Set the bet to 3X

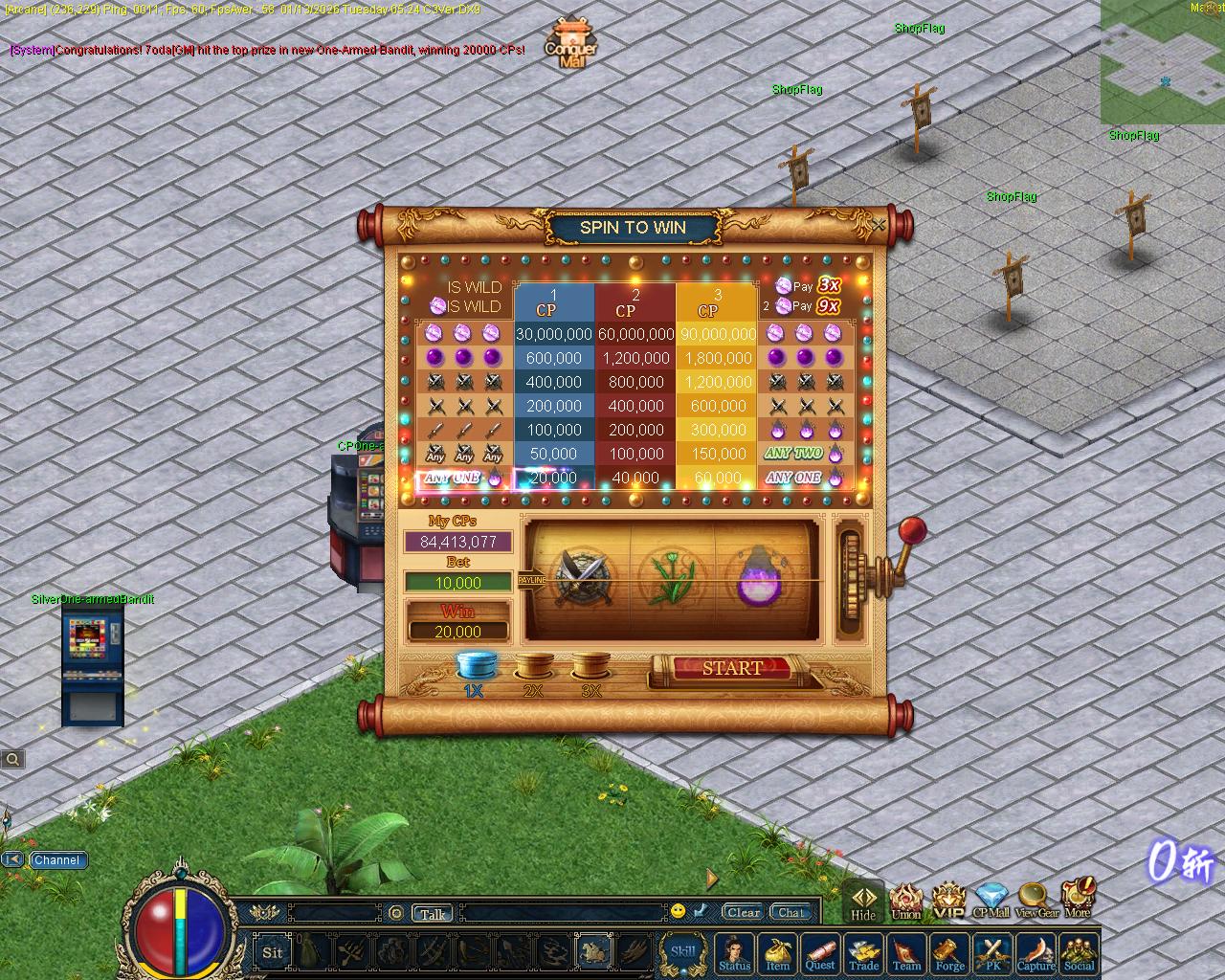click(x=591, y=667)
